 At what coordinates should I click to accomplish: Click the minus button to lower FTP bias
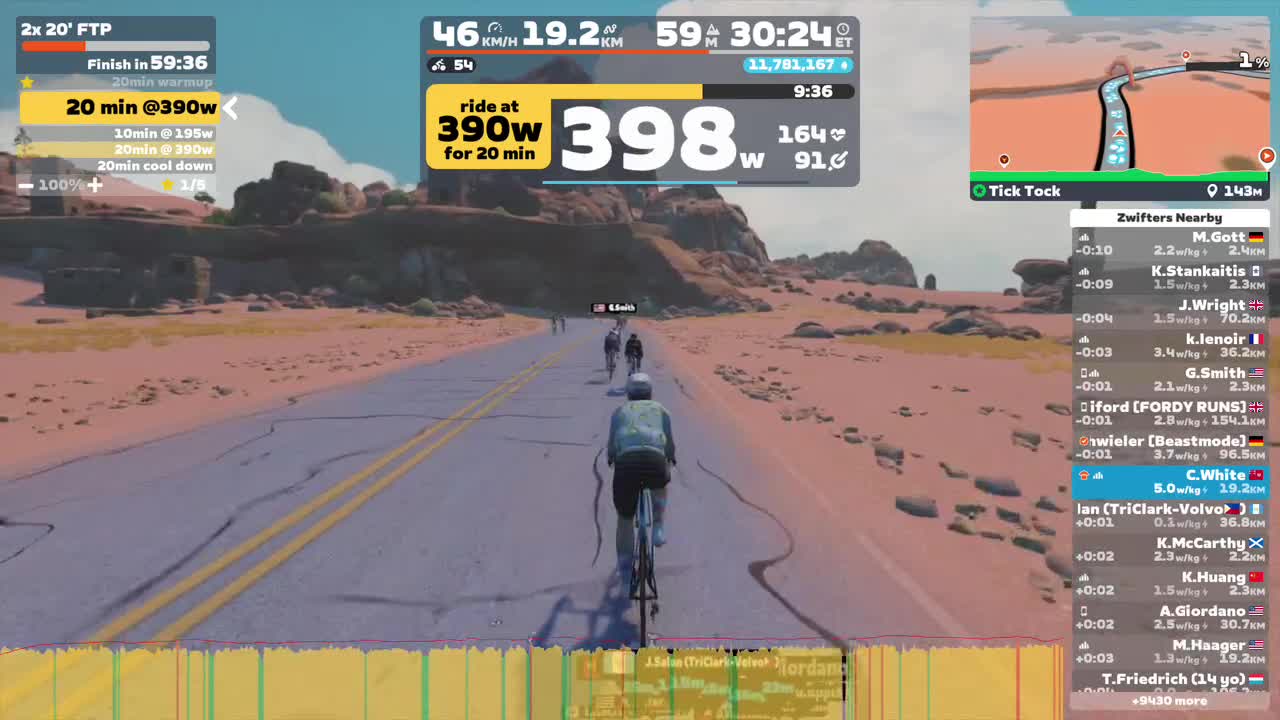coord(25,184)
